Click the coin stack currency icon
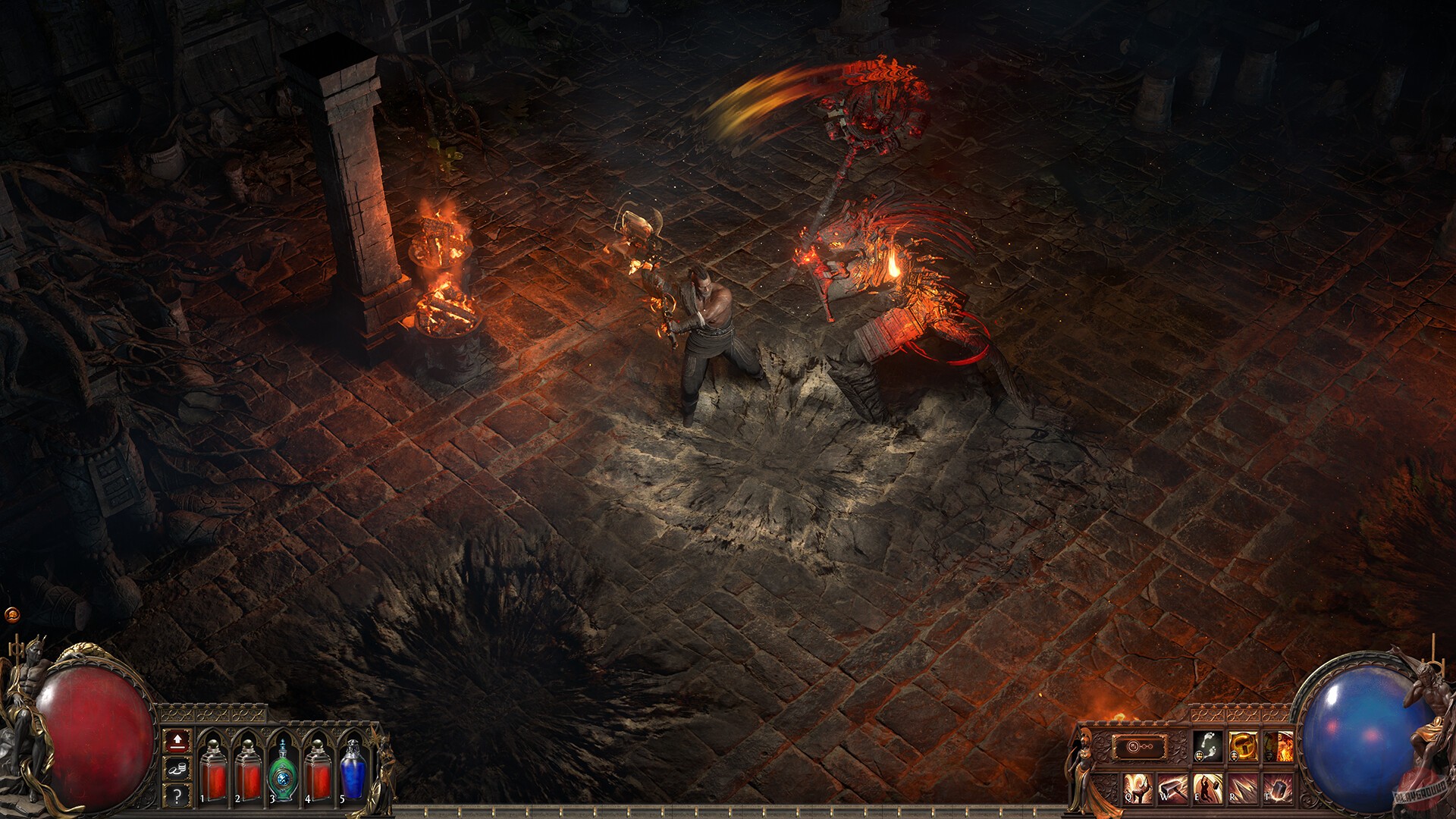The width and height of the screenshot is (1456, 819). (177, 768)
